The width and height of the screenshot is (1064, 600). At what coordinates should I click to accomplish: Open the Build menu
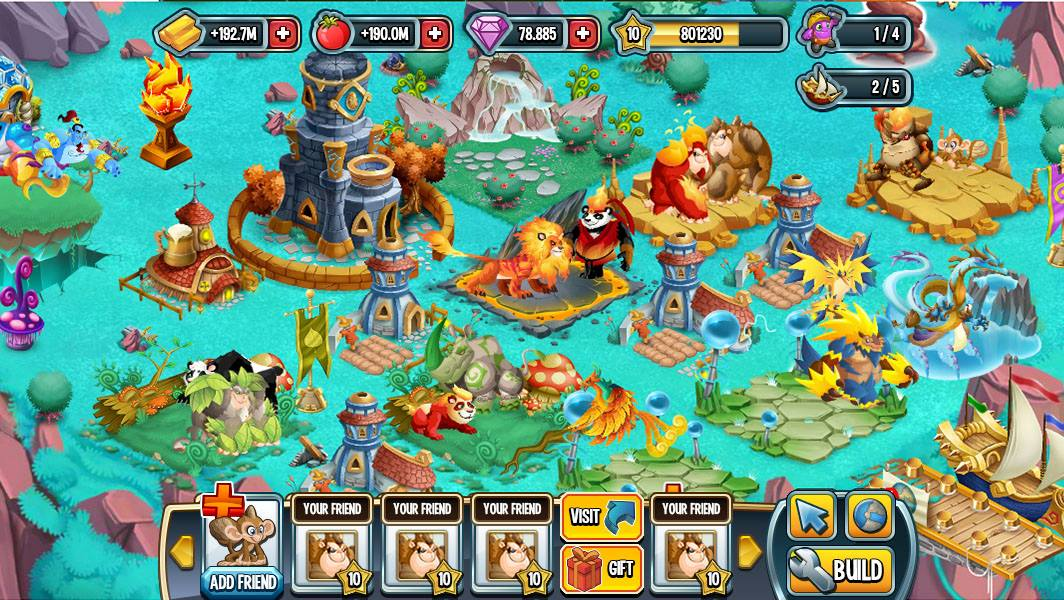click(x=840, y=571)
